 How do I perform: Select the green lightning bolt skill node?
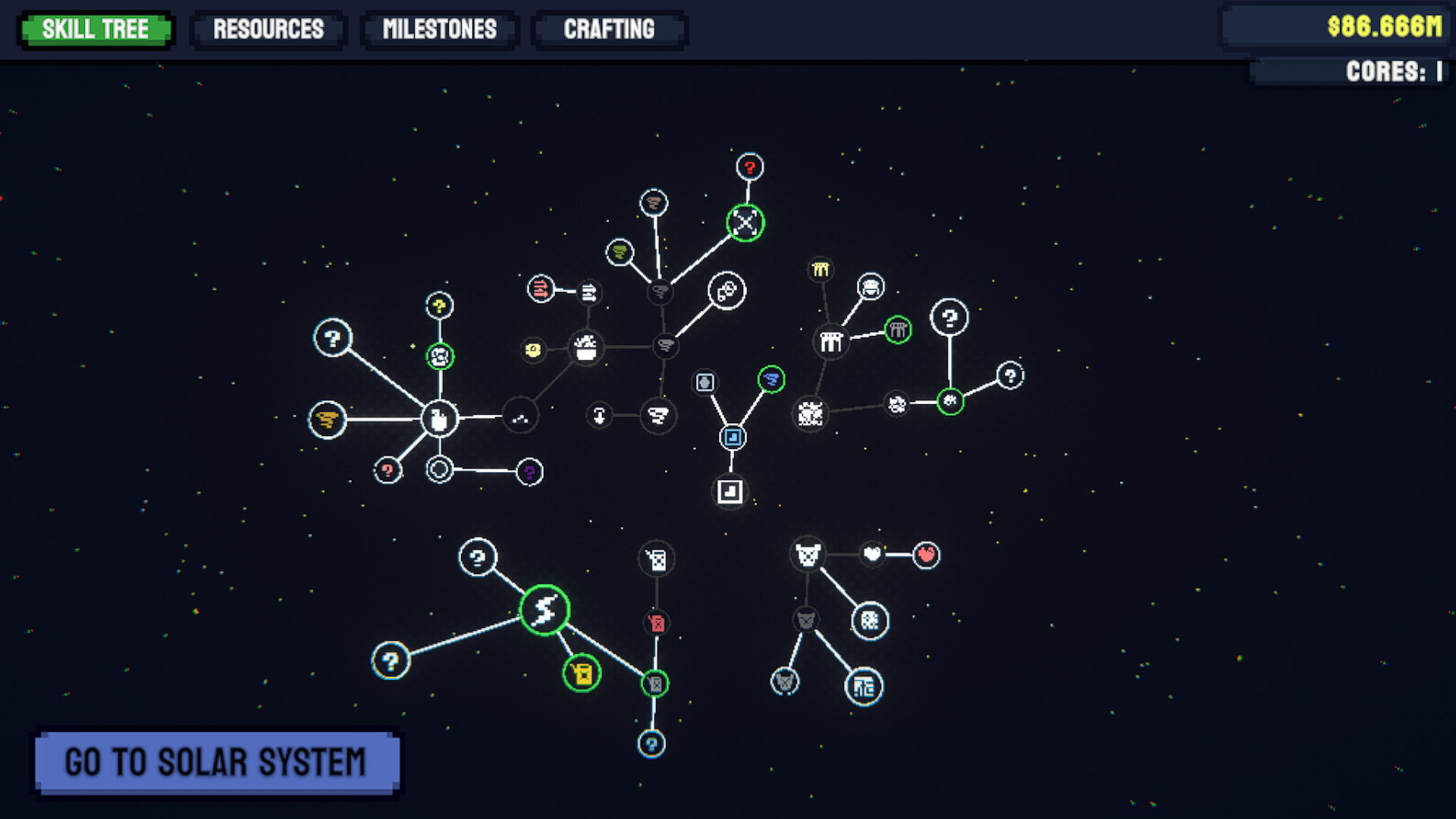point(543,612)
